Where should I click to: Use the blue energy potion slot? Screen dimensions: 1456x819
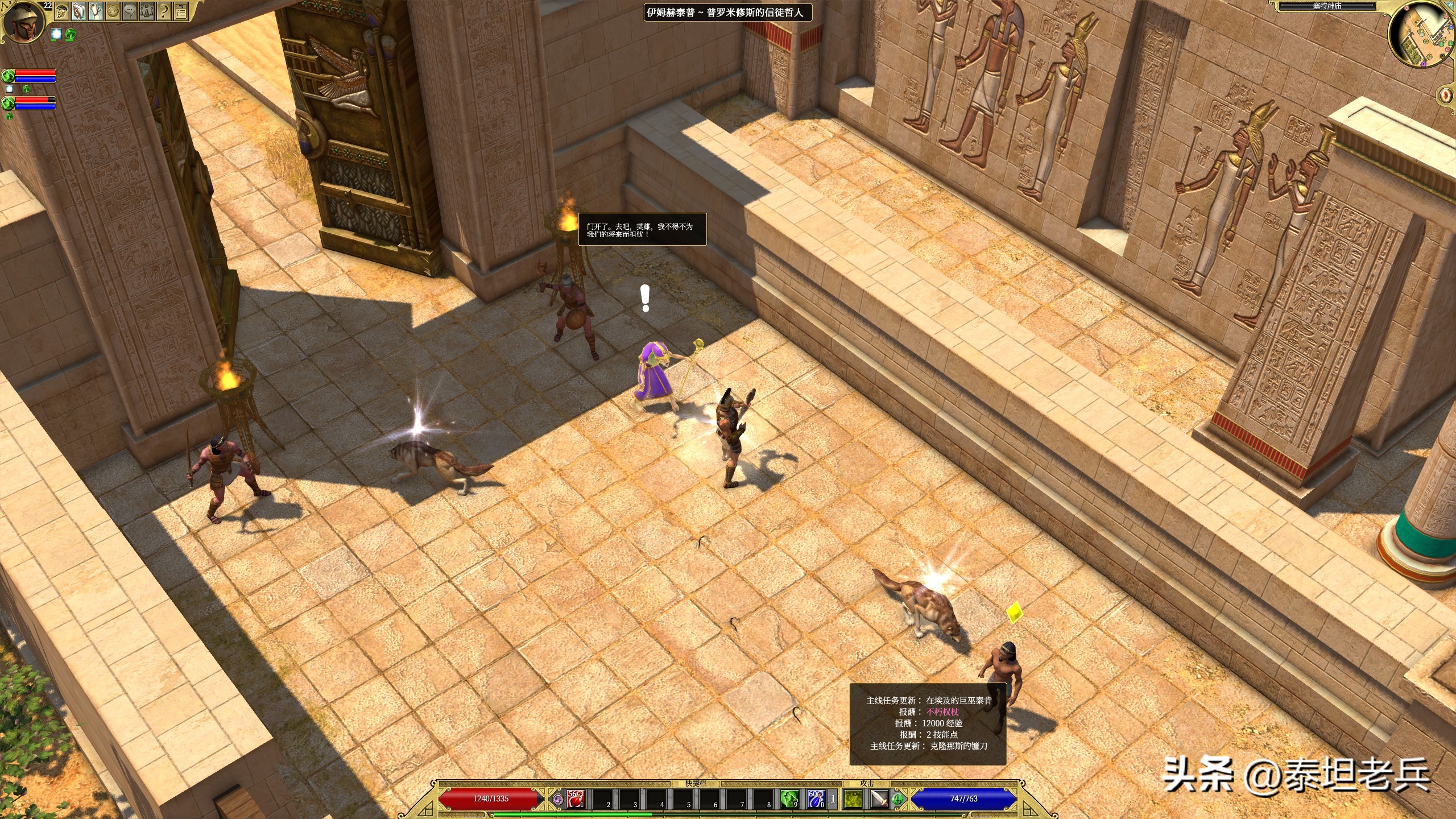816,799
